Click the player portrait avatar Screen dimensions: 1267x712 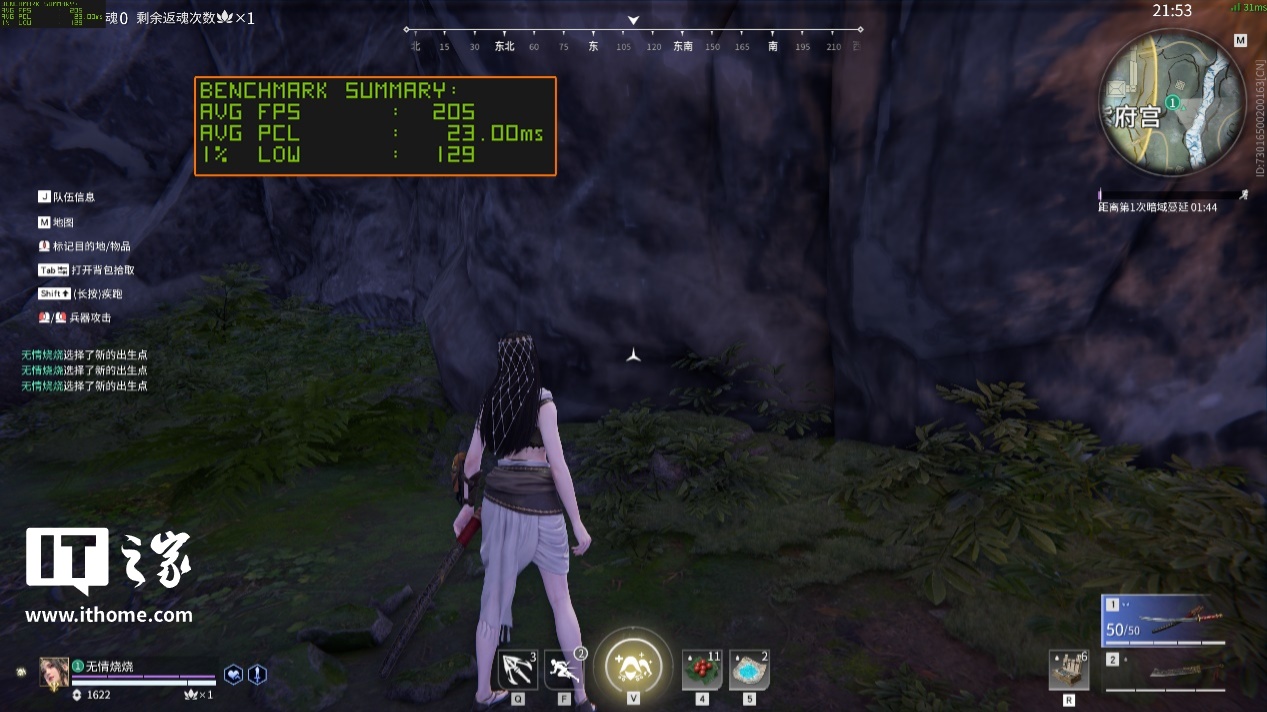[x=54, y=673]
